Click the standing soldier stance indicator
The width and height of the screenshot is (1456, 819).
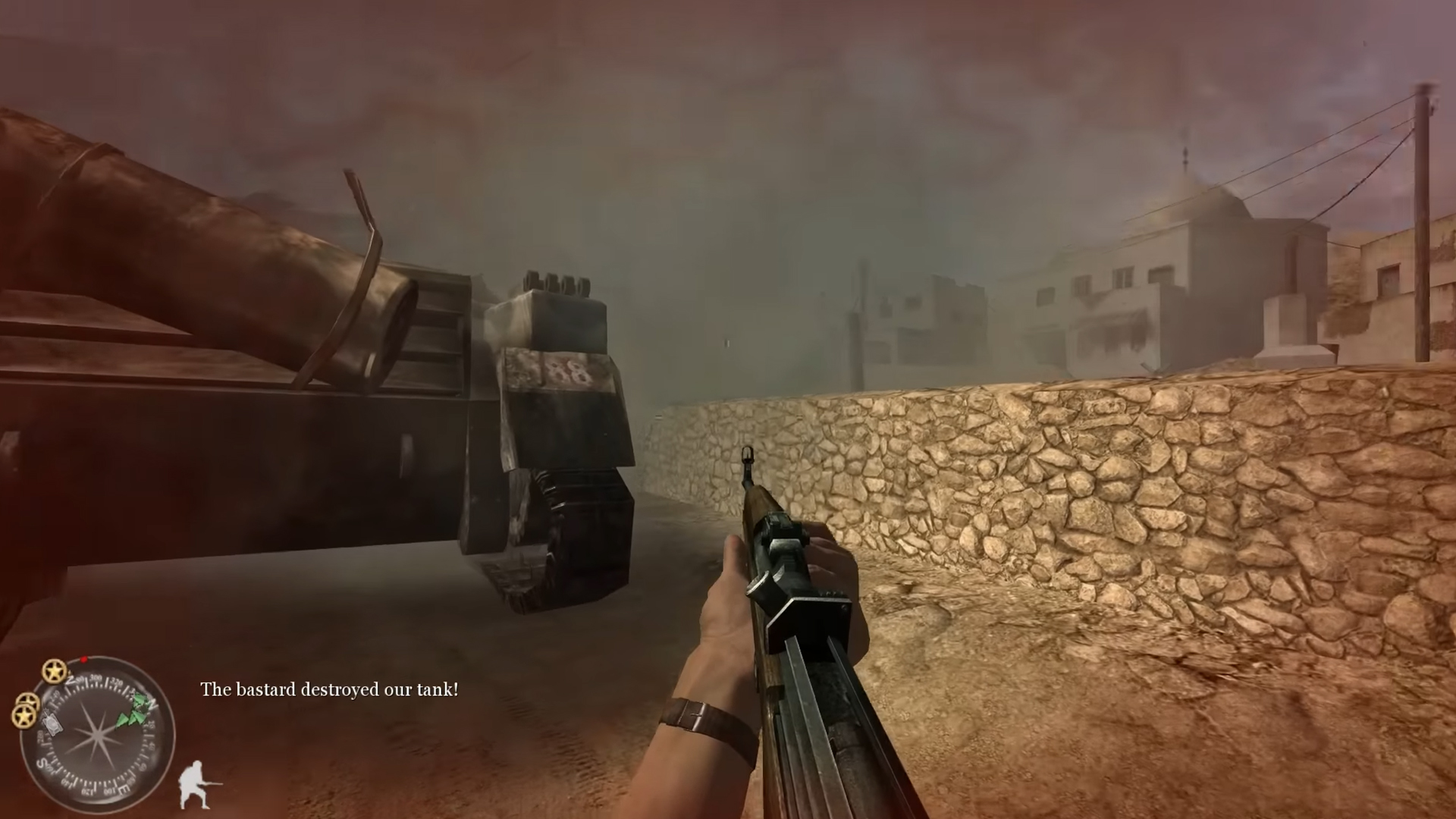coord(193,785)
